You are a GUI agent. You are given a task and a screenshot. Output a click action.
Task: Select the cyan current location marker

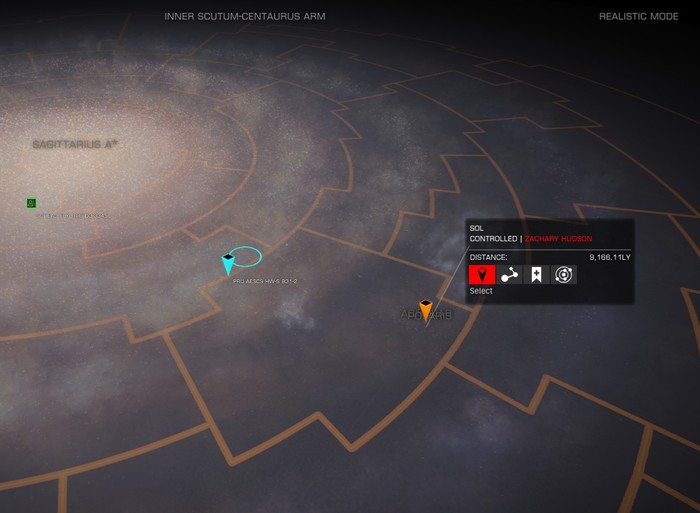(x=228, y=264)
